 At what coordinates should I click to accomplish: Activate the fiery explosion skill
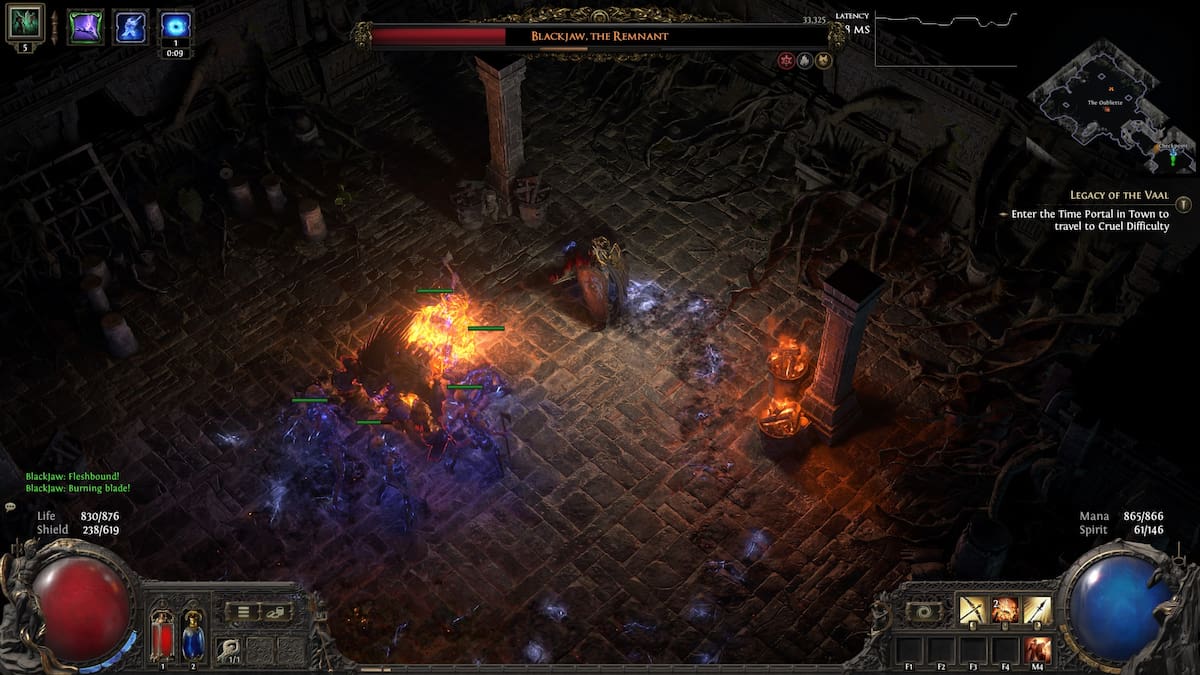(1005, 609)
